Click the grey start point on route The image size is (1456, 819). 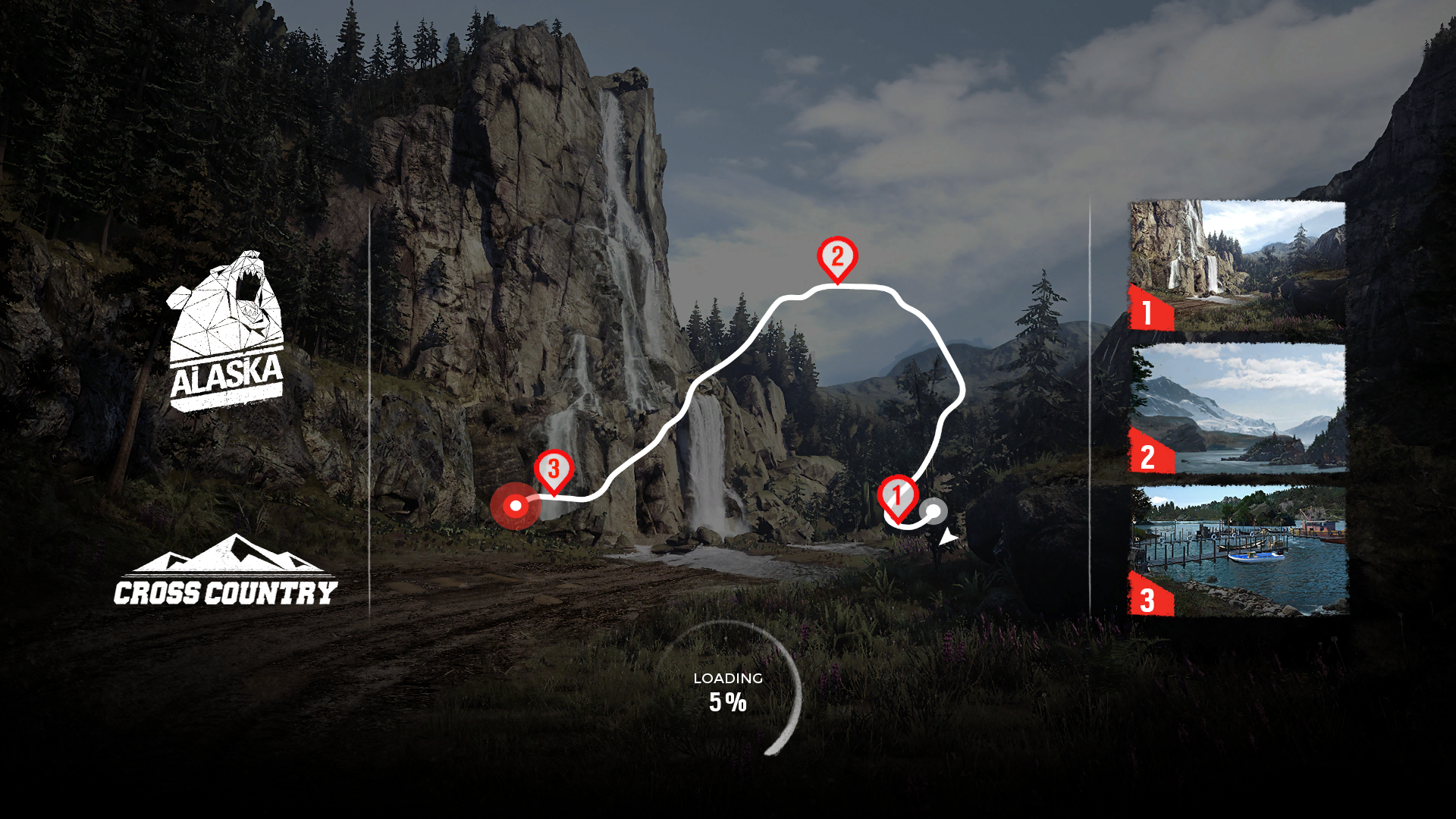point(934,511)
